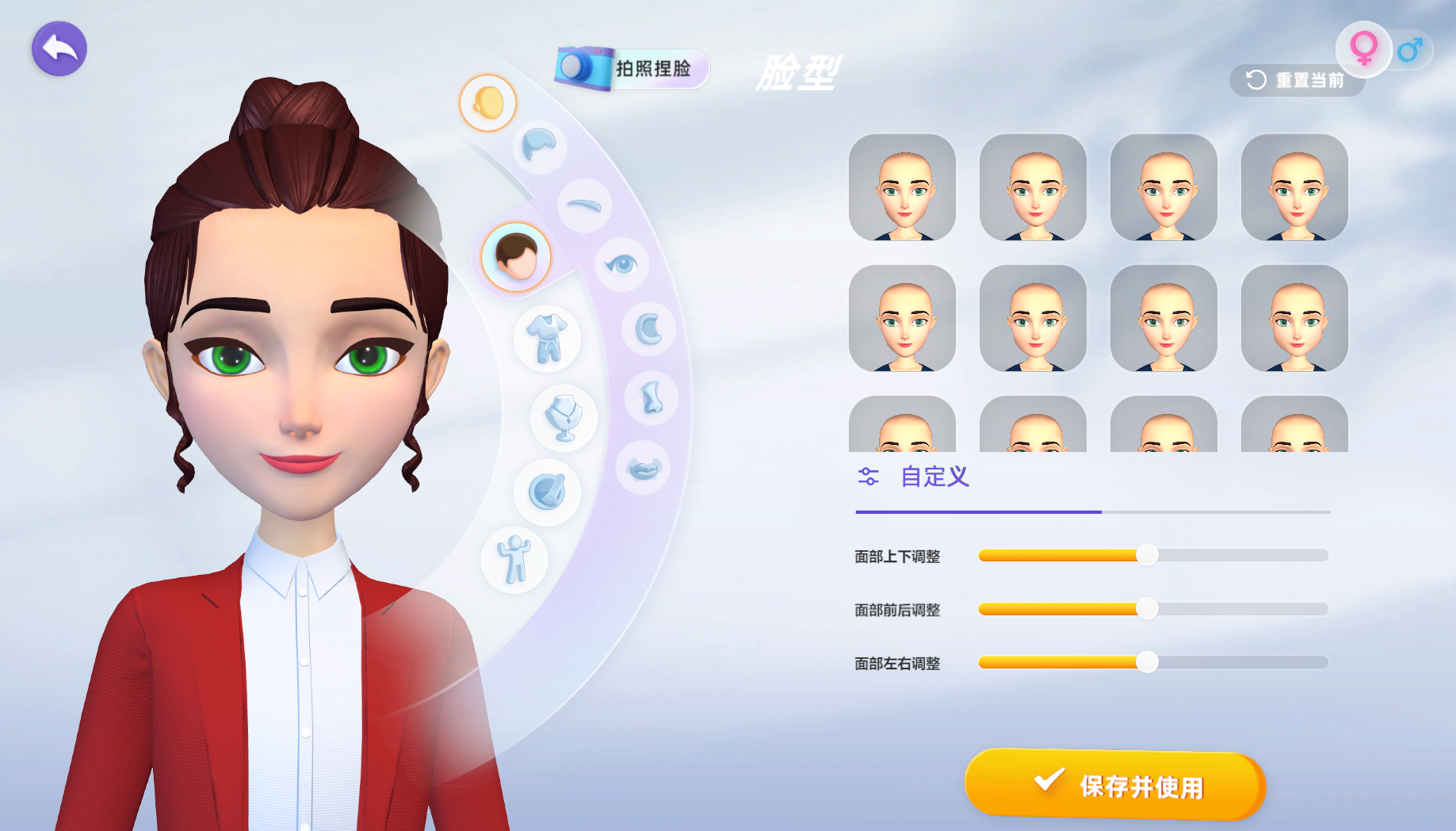Open the 拍照捏脸 photo face feature
1456x831 pixels.
click(632, 68)
